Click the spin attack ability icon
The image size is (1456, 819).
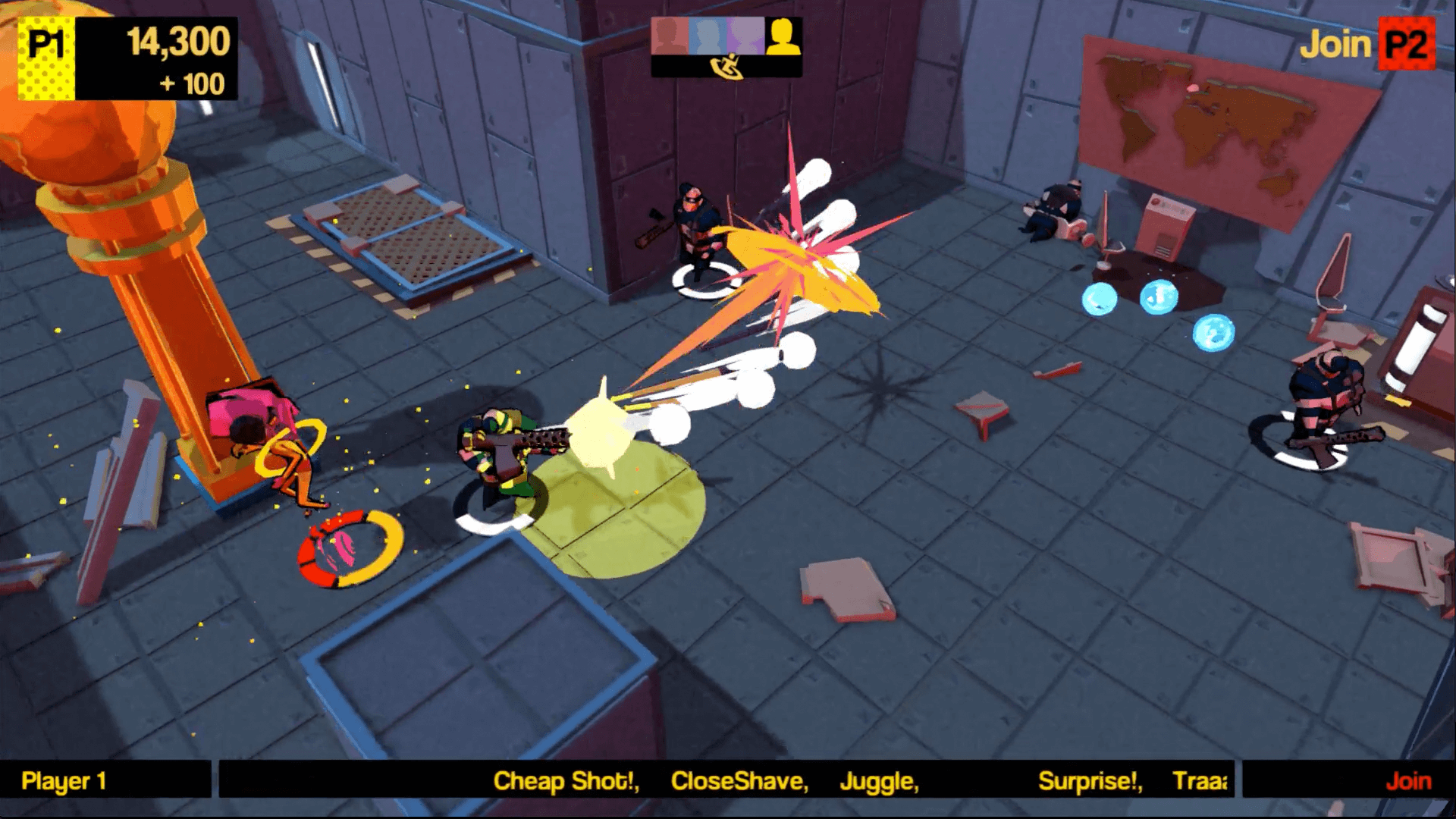726,67
